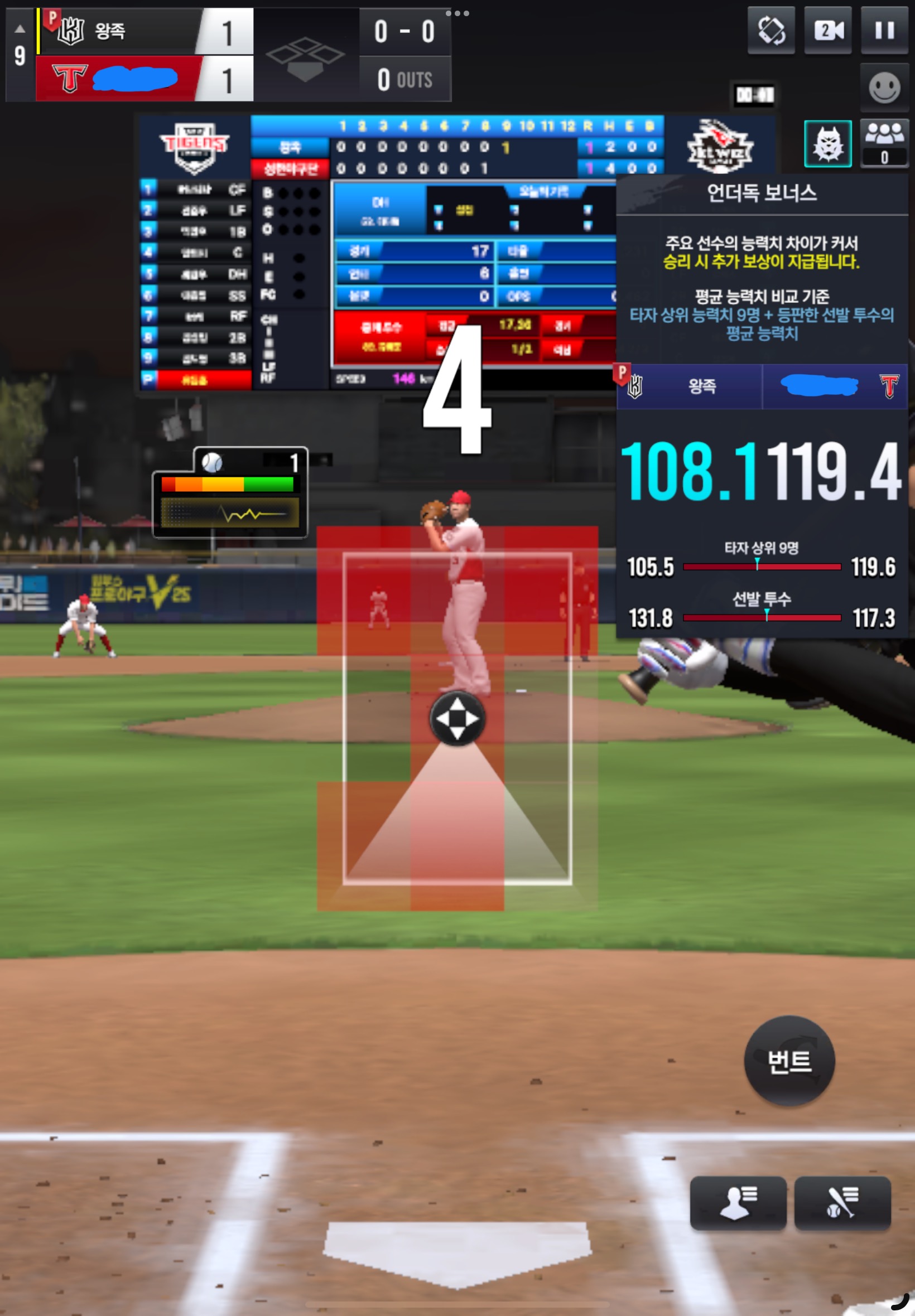Expand the inning arrow indicator
Image resolution: width=915 pixels, height=1316 pixels.
(x=20, y=28)
